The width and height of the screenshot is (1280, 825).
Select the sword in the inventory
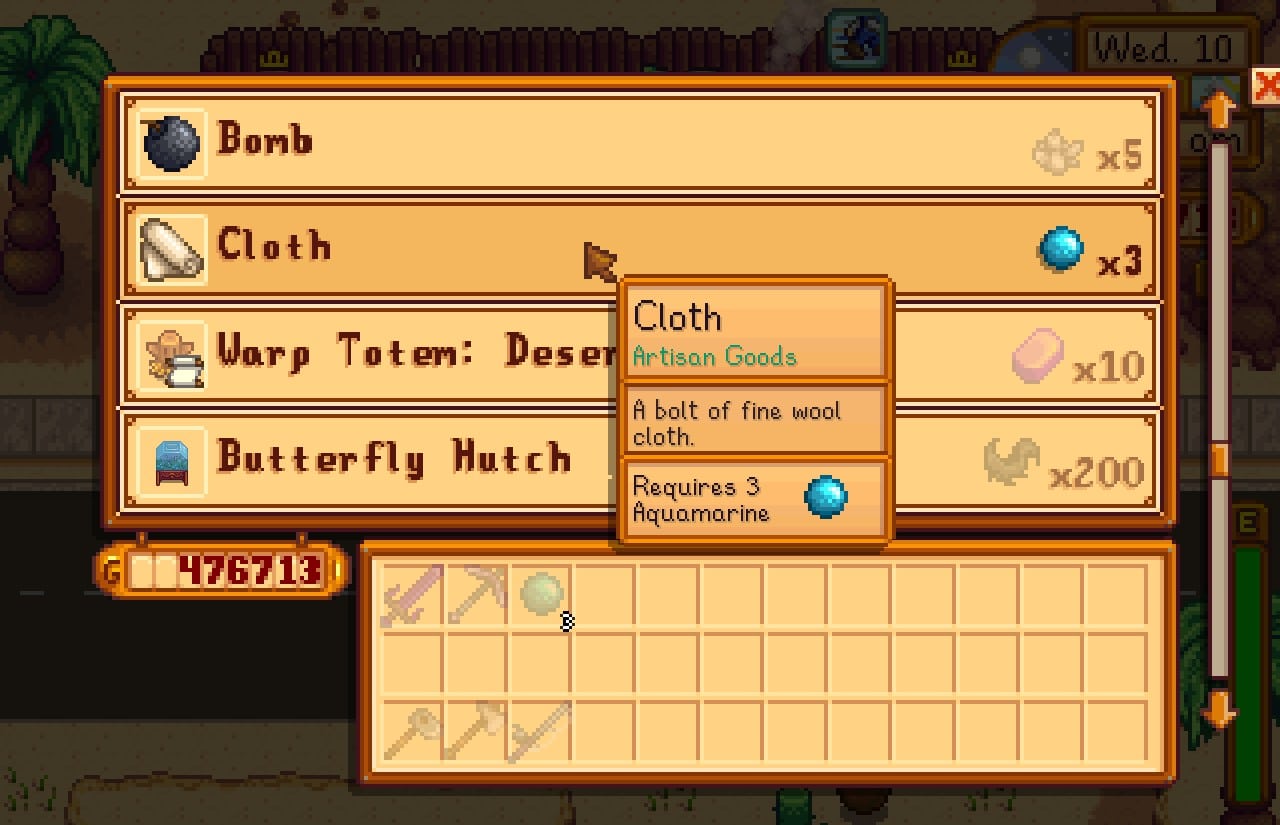[411, 595]
